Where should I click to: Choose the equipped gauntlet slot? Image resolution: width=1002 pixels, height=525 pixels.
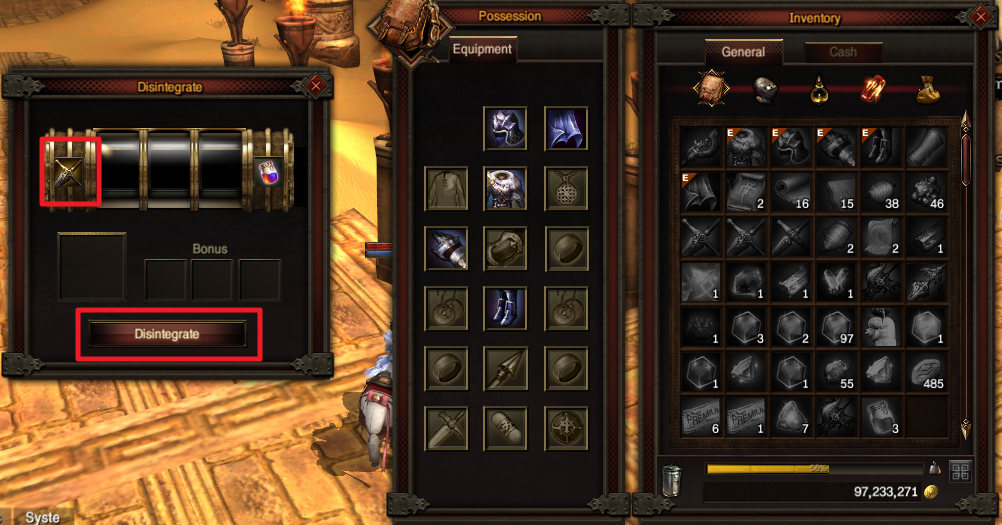(x=446, y=248)
